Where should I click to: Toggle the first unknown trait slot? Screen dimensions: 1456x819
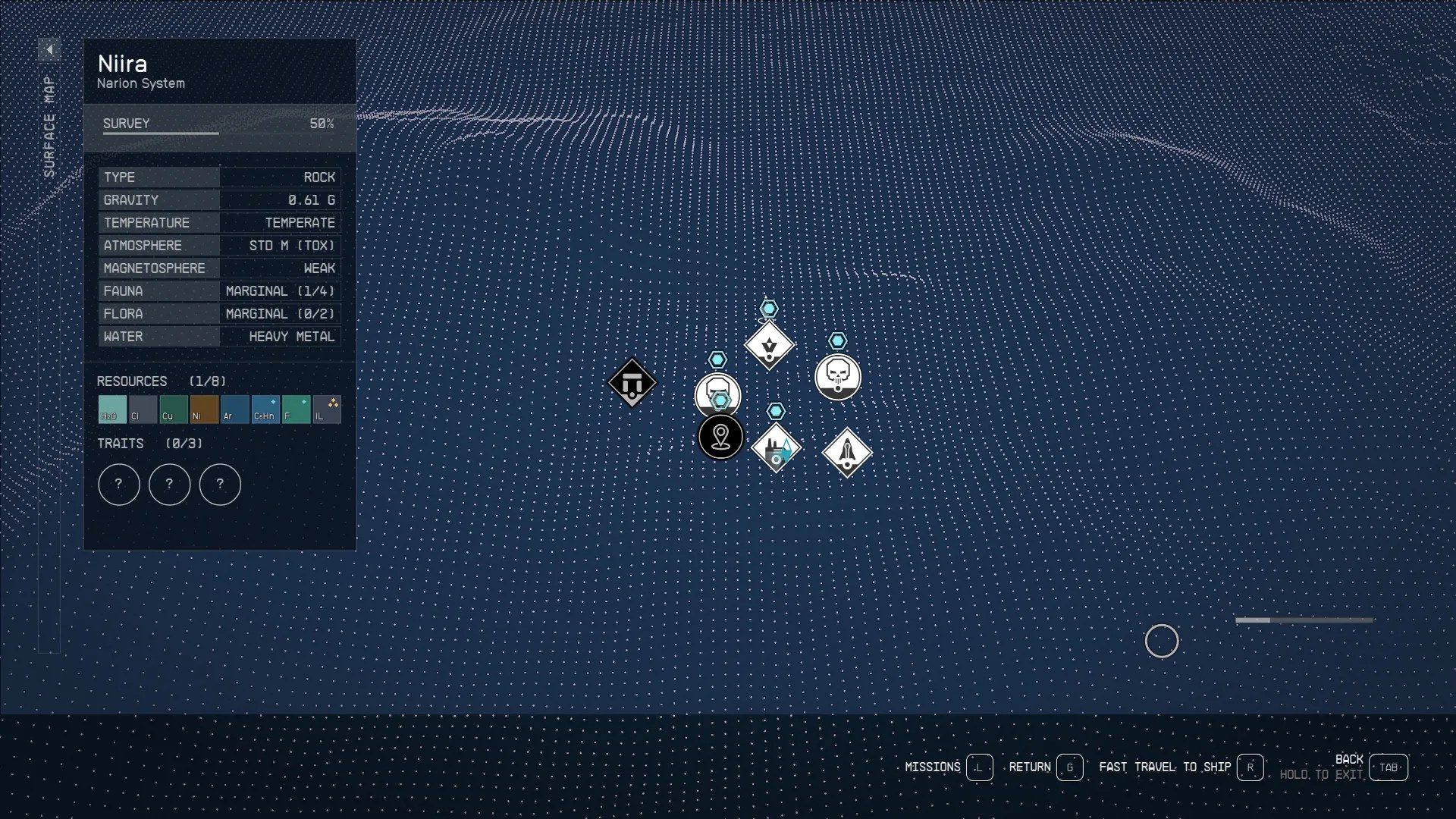tap(119, 485)
